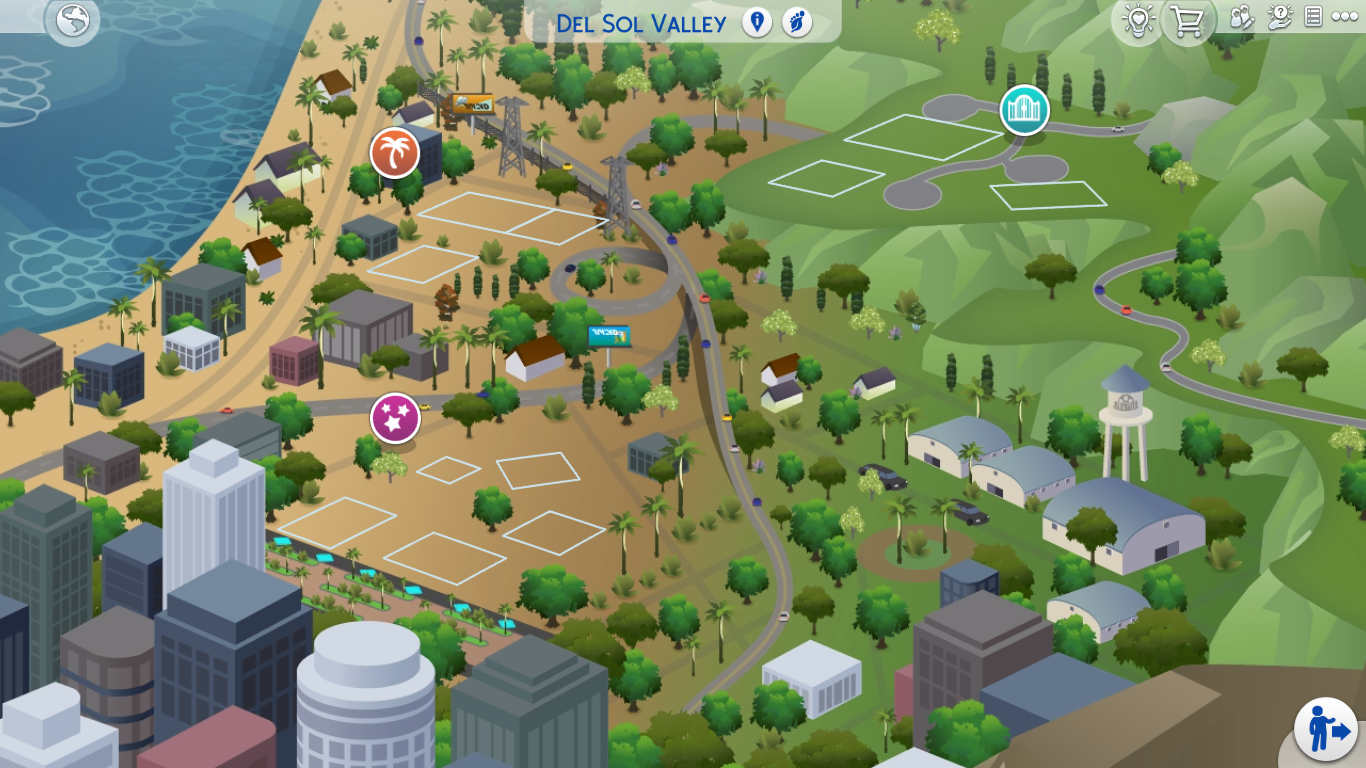Open the shopping cart store
The height and width of the screenshot is (768, 1366).
coord(1187,20)
